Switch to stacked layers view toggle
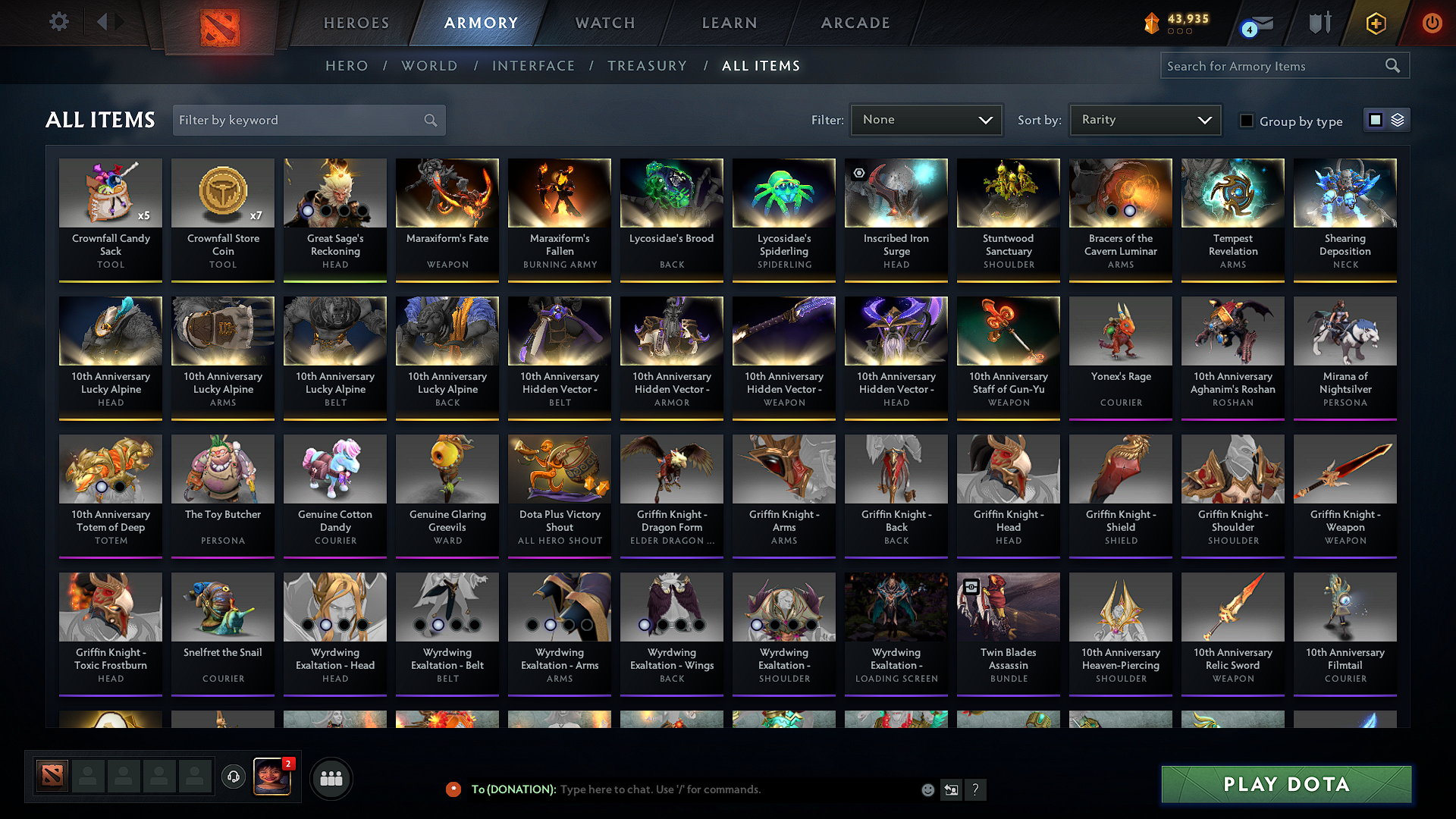This screenshot has height=819, width=1456. [1398, 119]
